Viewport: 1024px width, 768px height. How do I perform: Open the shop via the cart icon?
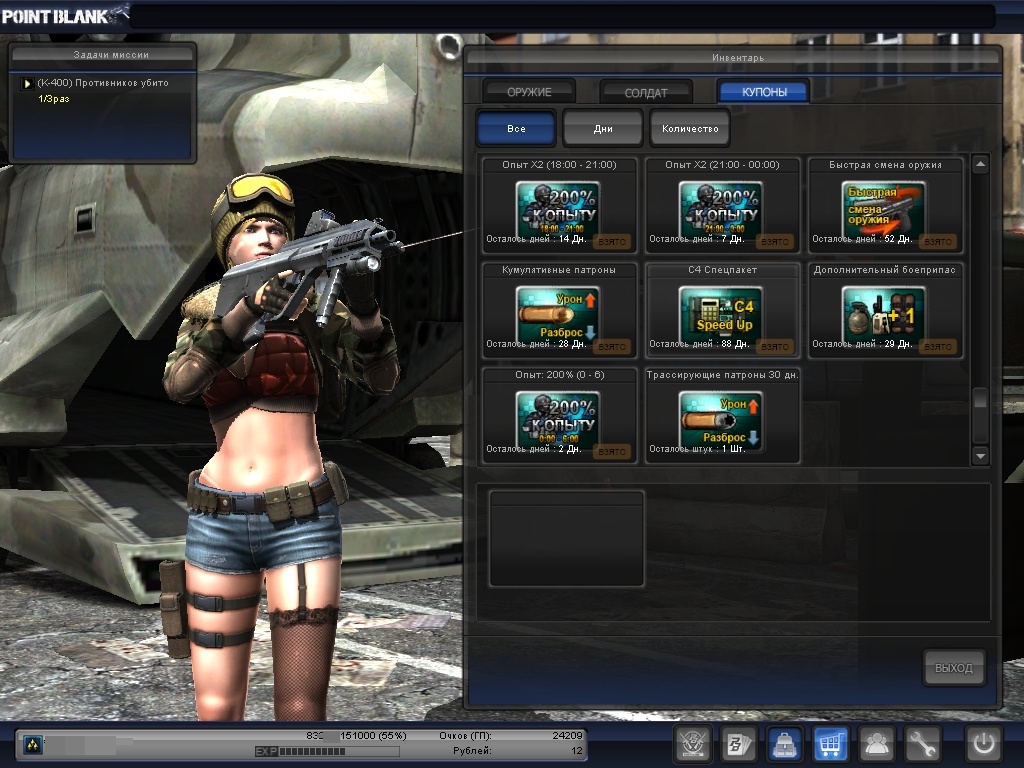[x=831, y=743]
